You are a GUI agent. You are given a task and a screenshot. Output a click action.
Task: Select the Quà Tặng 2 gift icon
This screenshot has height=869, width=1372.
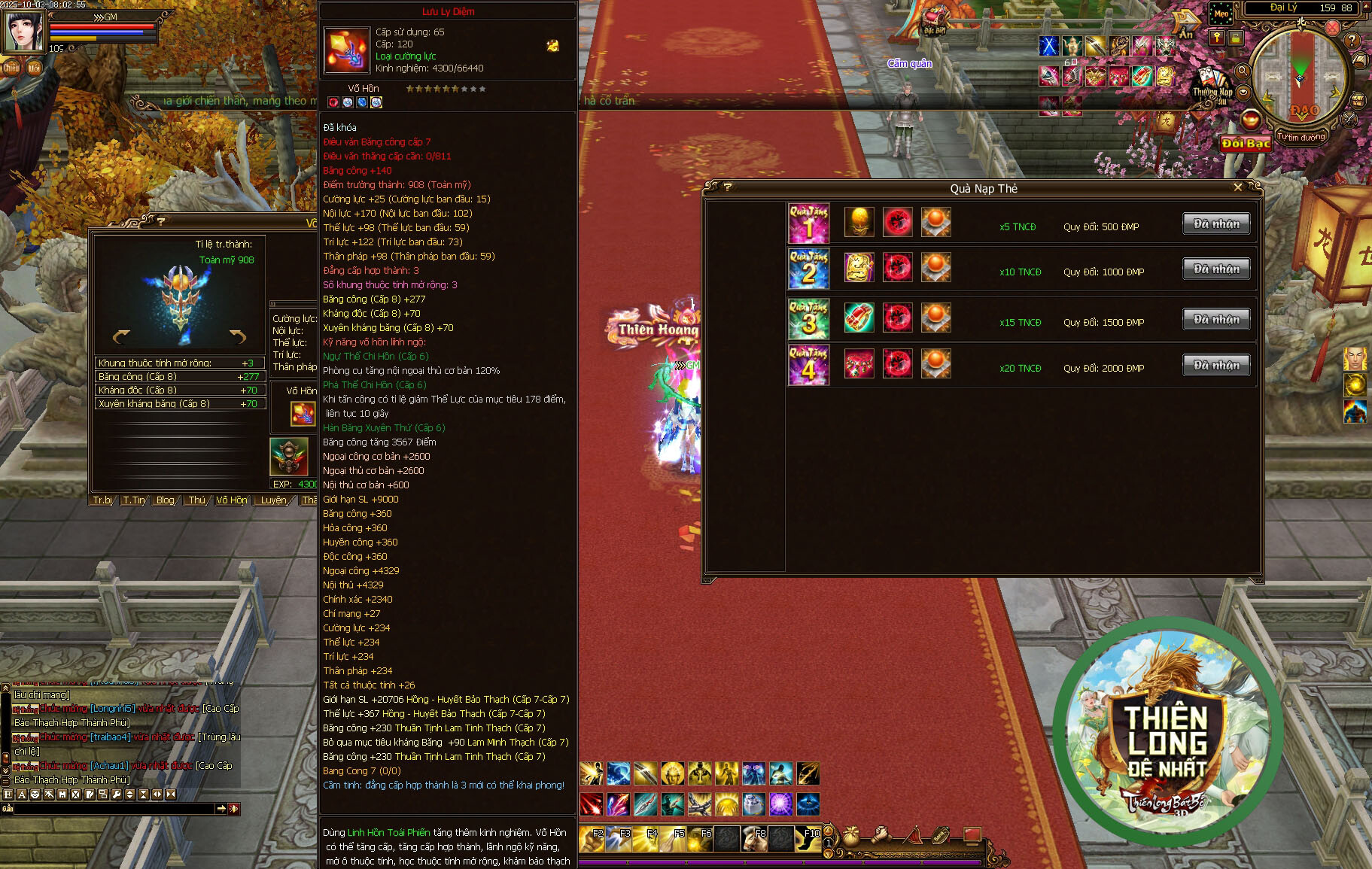pos(808,269)
